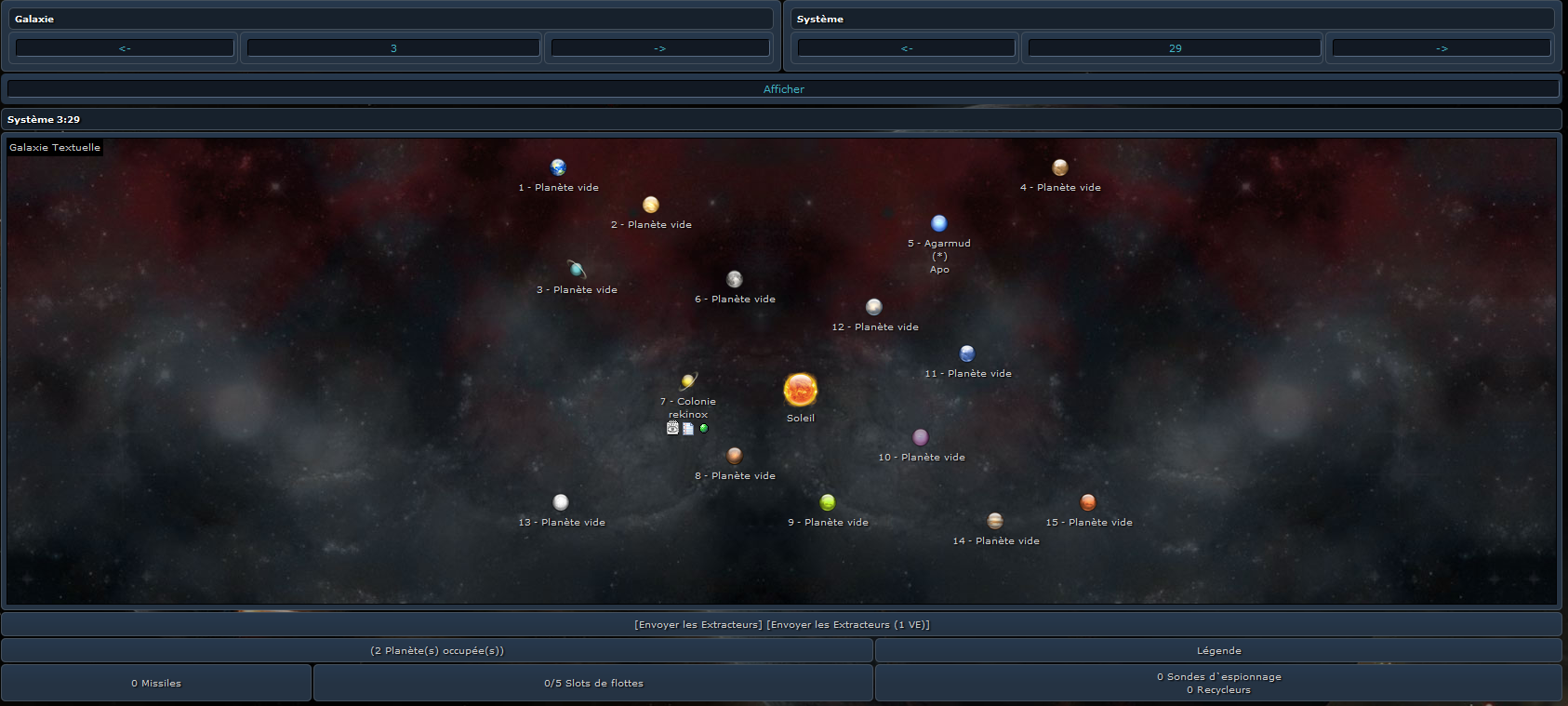The image size is (1568, 706).
Task: Go to the previous galaxy
Action: tap(125, 48)
